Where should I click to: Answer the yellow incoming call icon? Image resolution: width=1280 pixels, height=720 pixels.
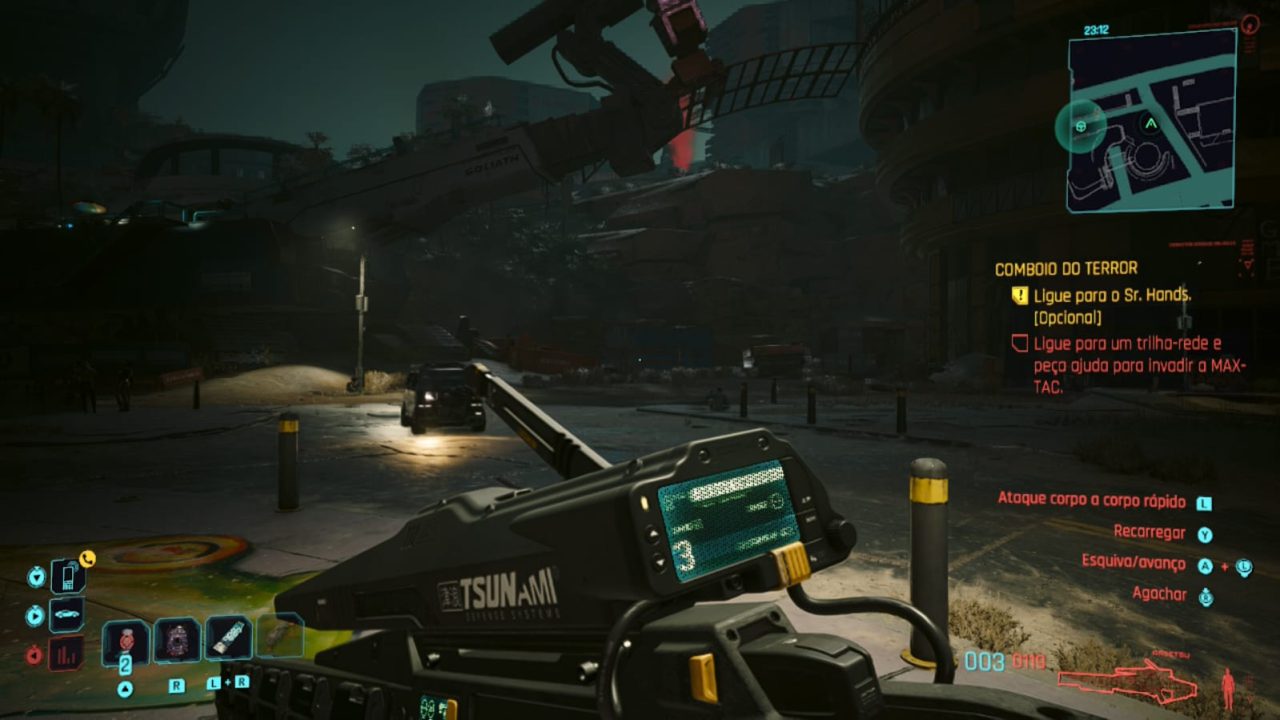pos(87,559)
